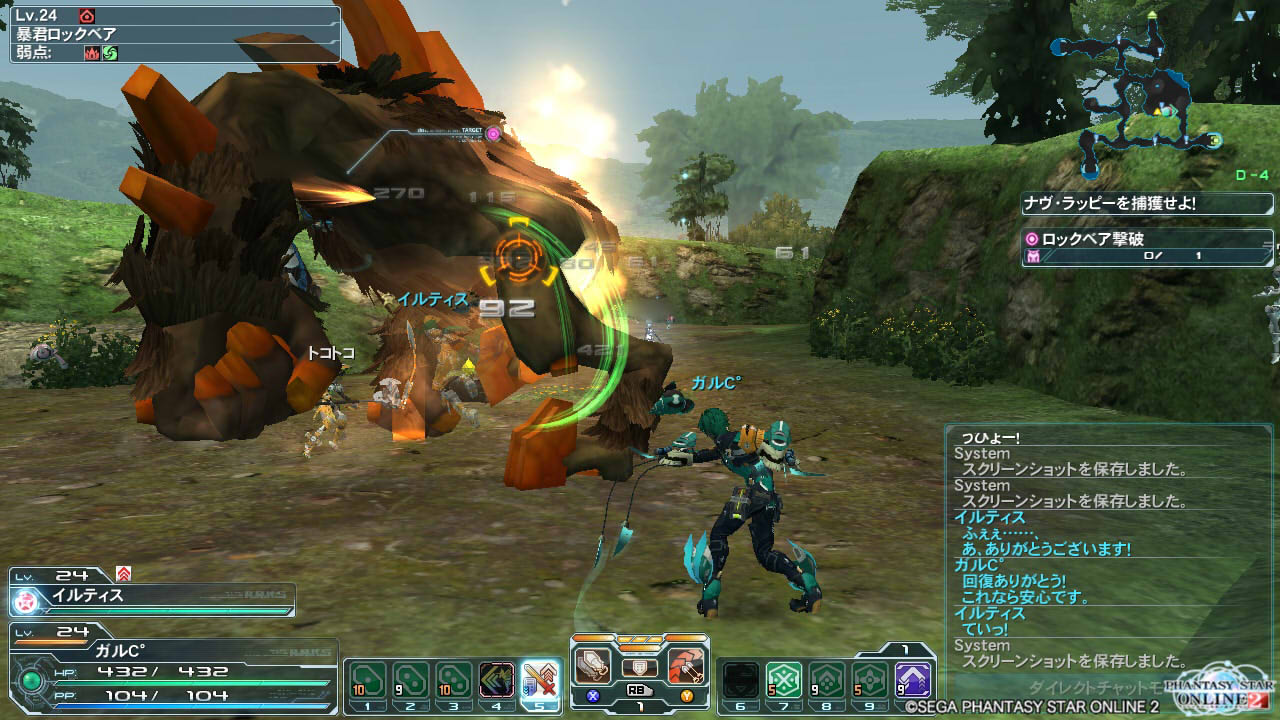Image resolution: width=1280 pixels, height=720 pixels.
Task: Use the slot 8 green hexagon item
Action: pos(827,681)
